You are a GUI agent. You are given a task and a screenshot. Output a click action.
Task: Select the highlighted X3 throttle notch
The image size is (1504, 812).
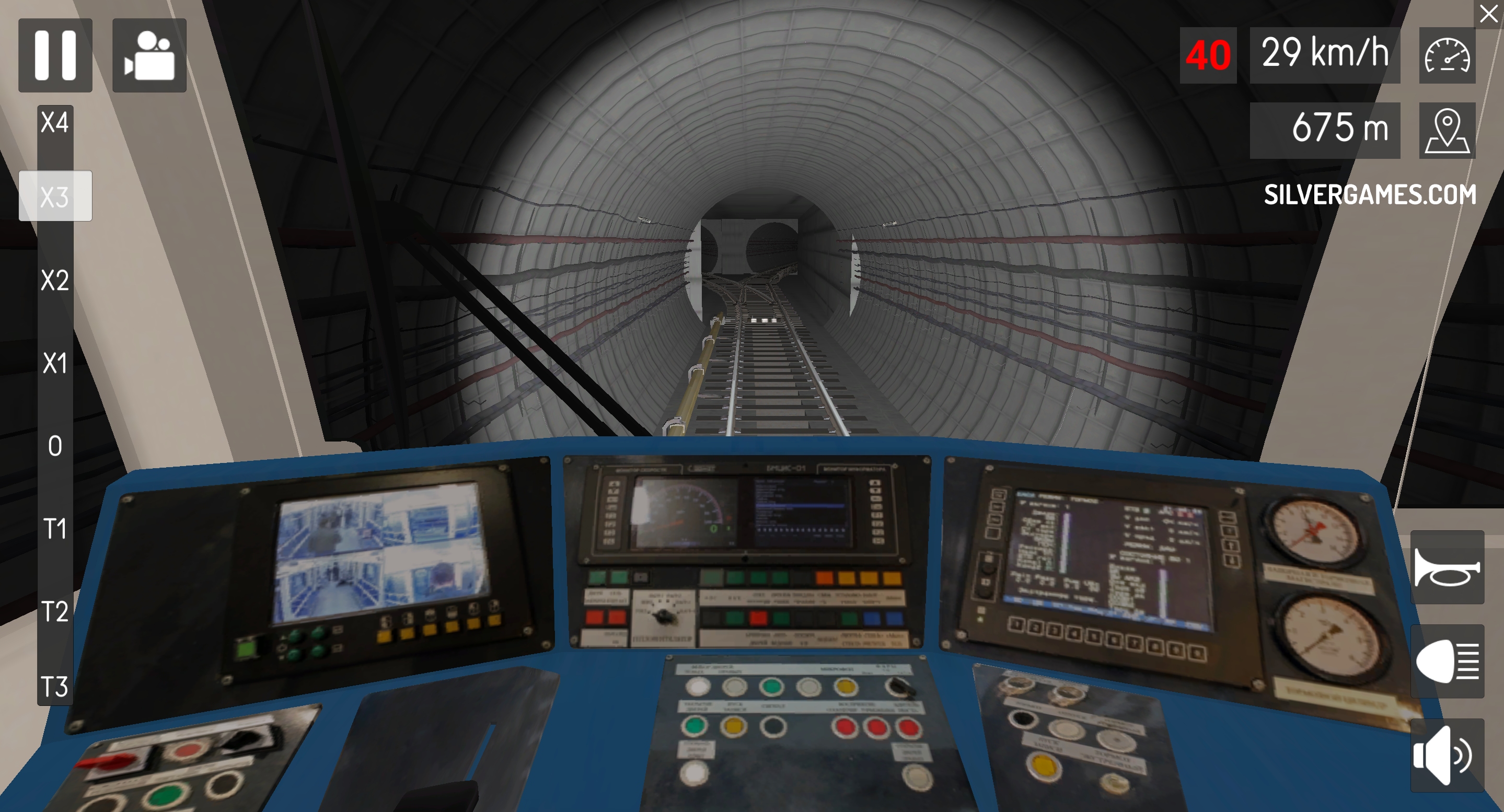pyautogui.click(x=55, y=196)
